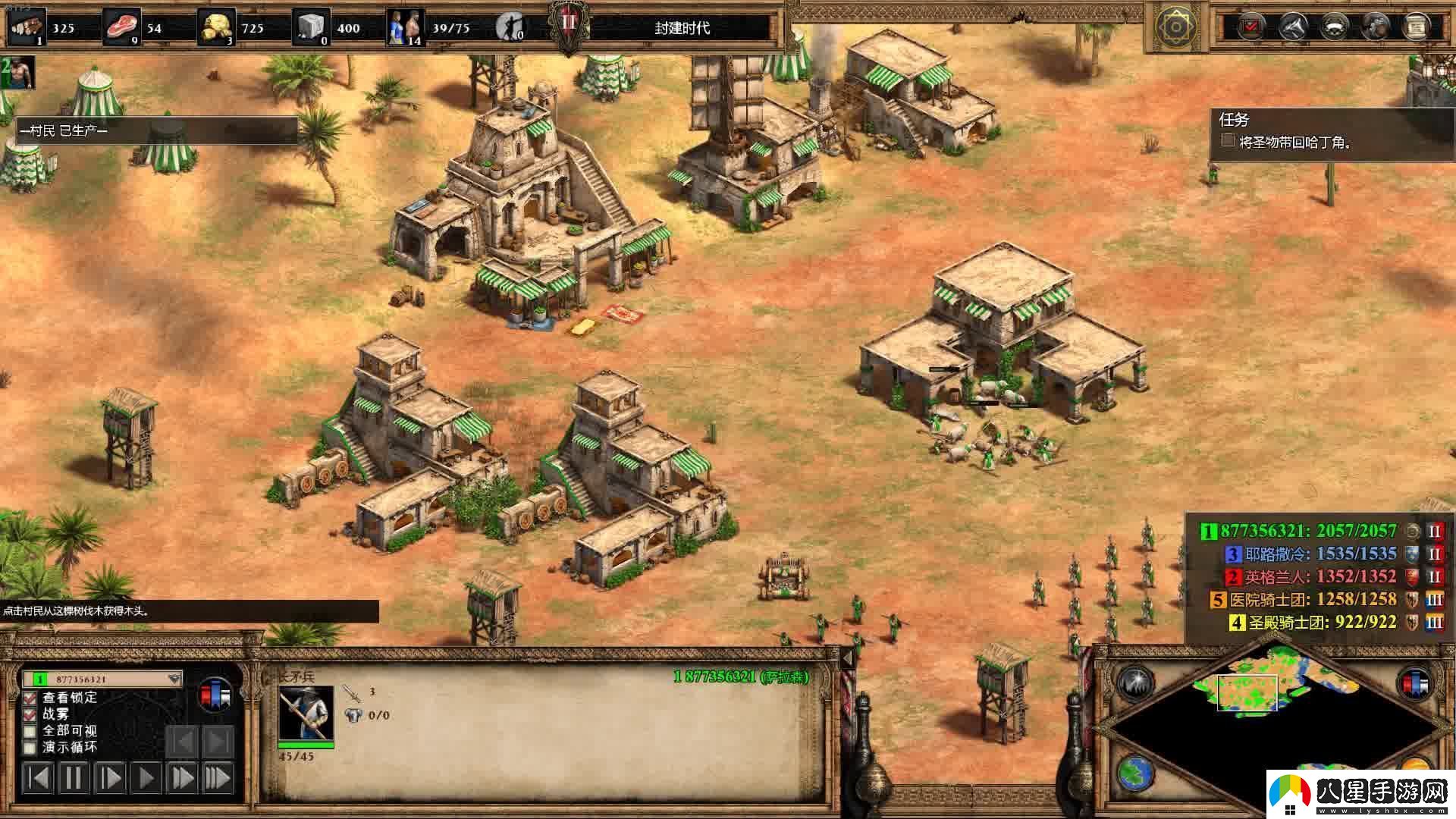The height and width of the screenshot is (819, 1456).
Task: Open the player 877356321 dropdown
Action: point(174,679)
